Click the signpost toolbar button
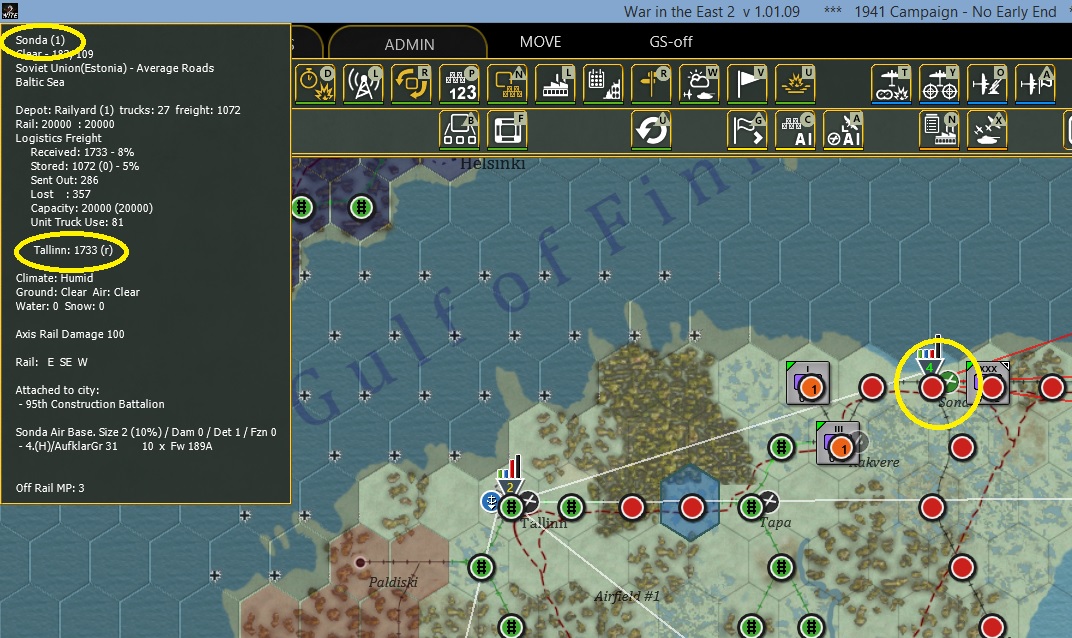 [651, 83]
